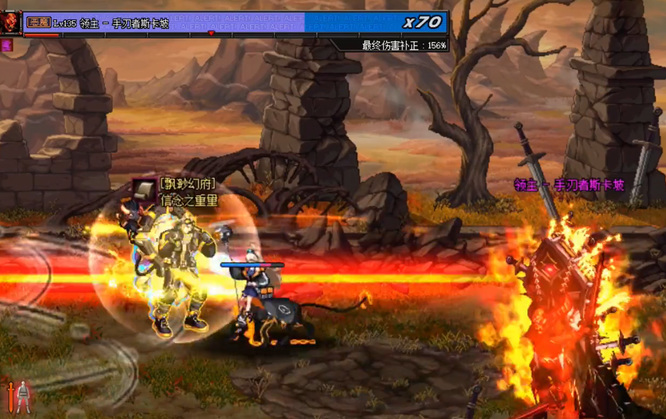
Task: Open the character equipment durability figure icon
Action: 23,397
